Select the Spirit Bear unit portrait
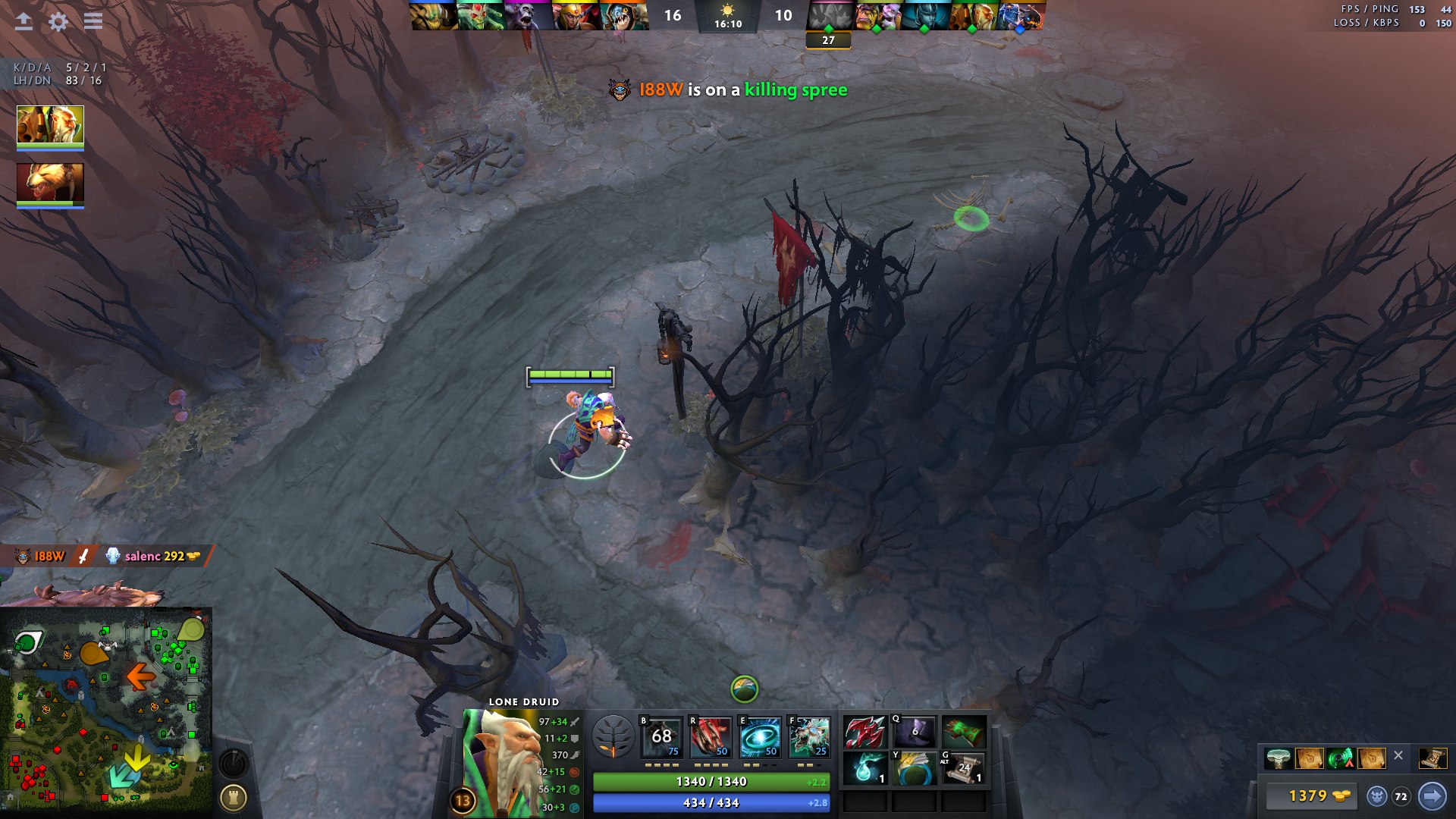Screen dimensions: 1456x819 (x=50, y=184)
